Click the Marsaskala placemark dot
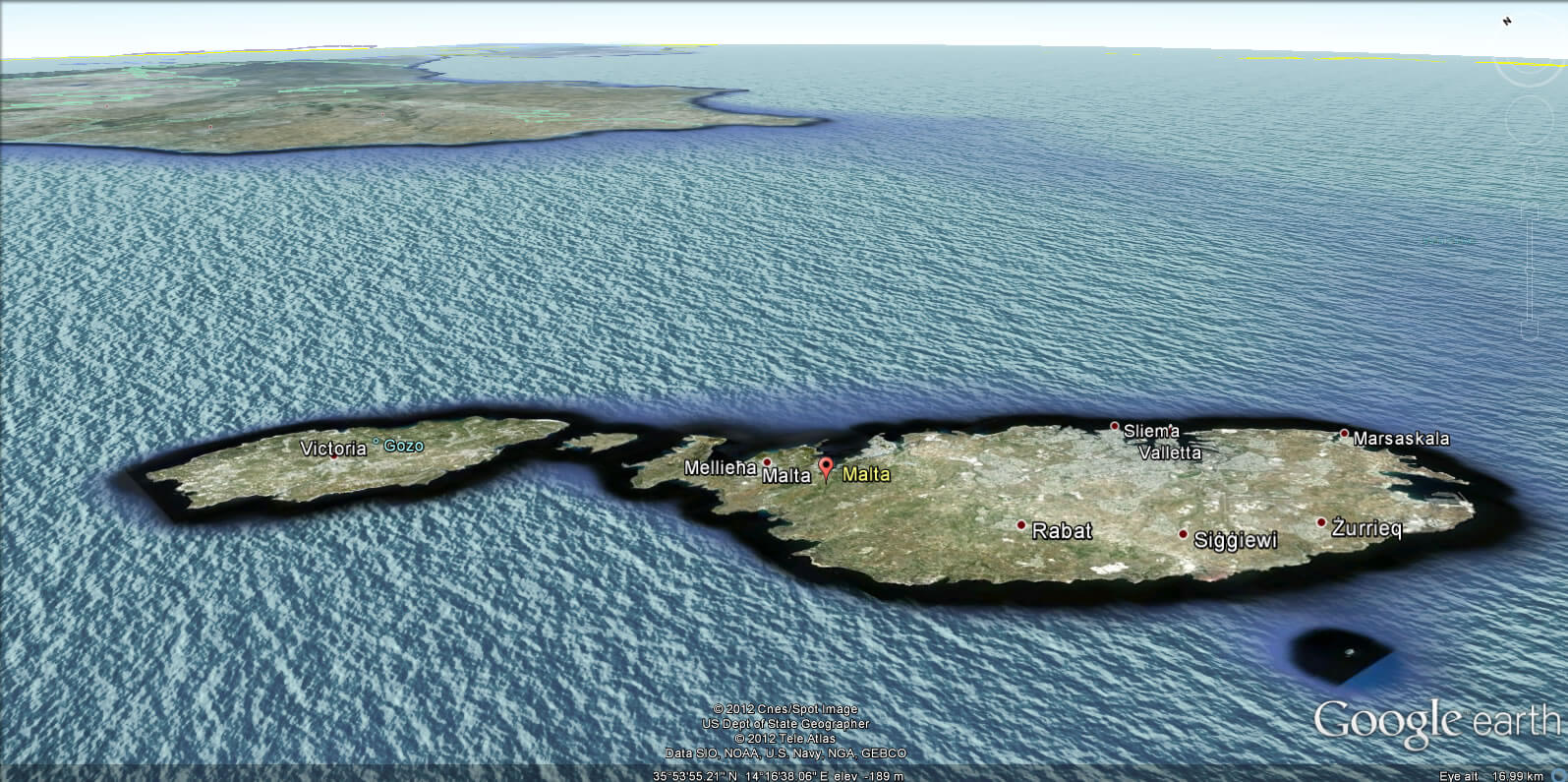Screen dimensions: 1568x782 1343,434
